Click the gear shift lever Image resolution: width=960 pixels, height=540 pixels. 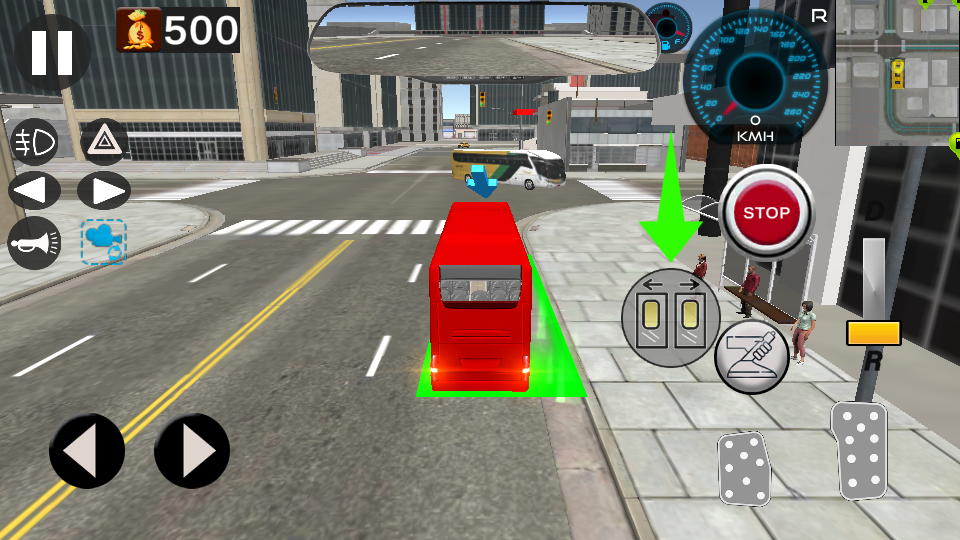click(873, 332)
